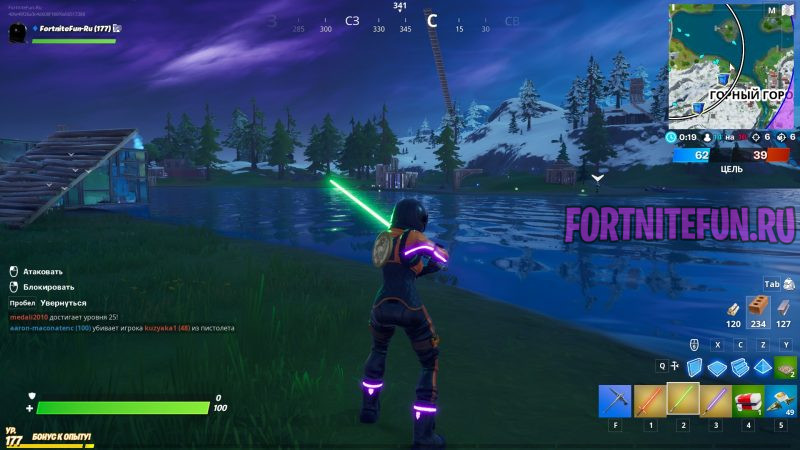Switch building material to wood
Viewport: 800px width, 450px height.
pyautogui.click(x=734, y=308)
